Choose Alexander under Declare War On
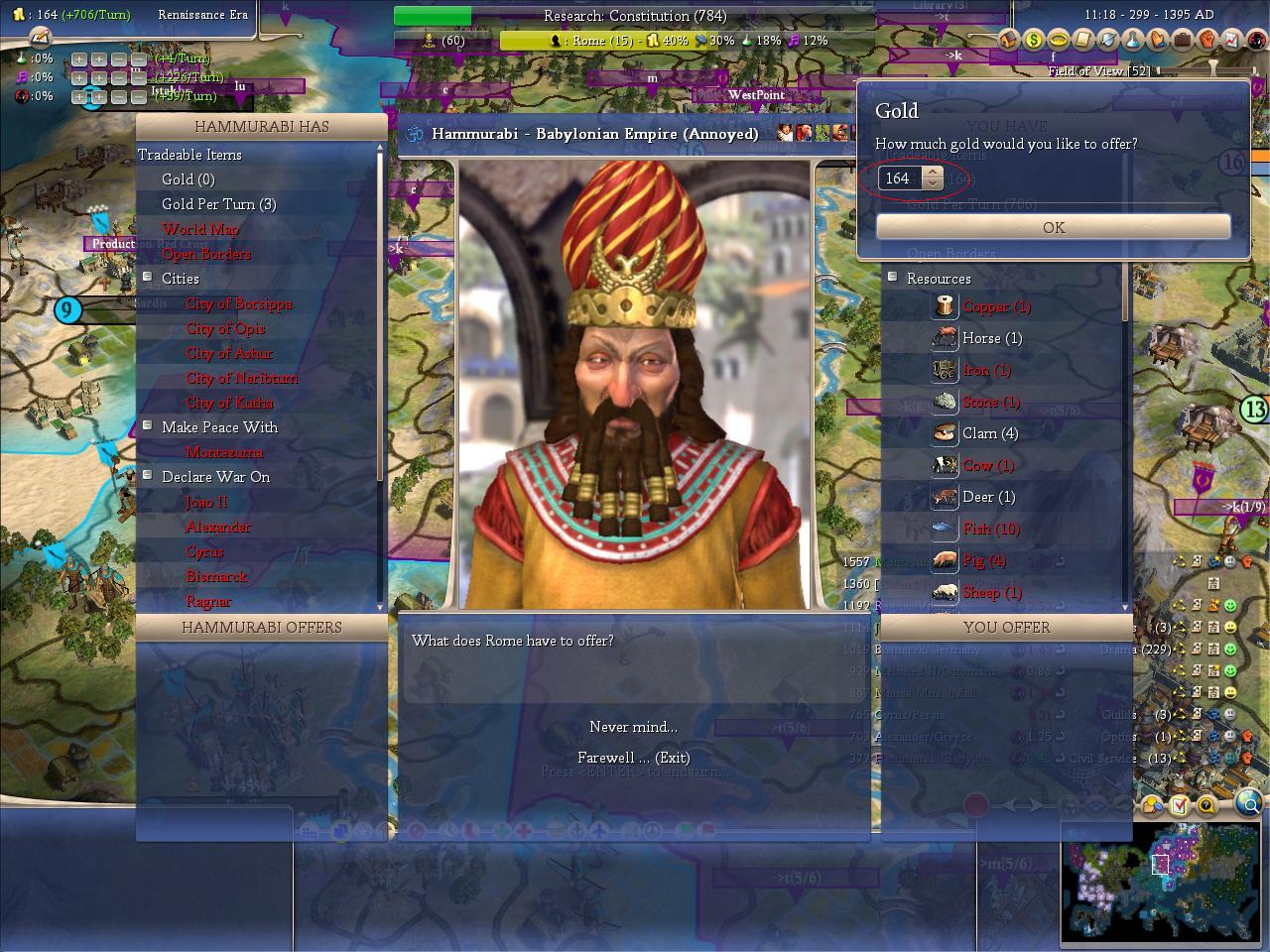This screenshot has width=1270, height=952. tap(218, 527)
